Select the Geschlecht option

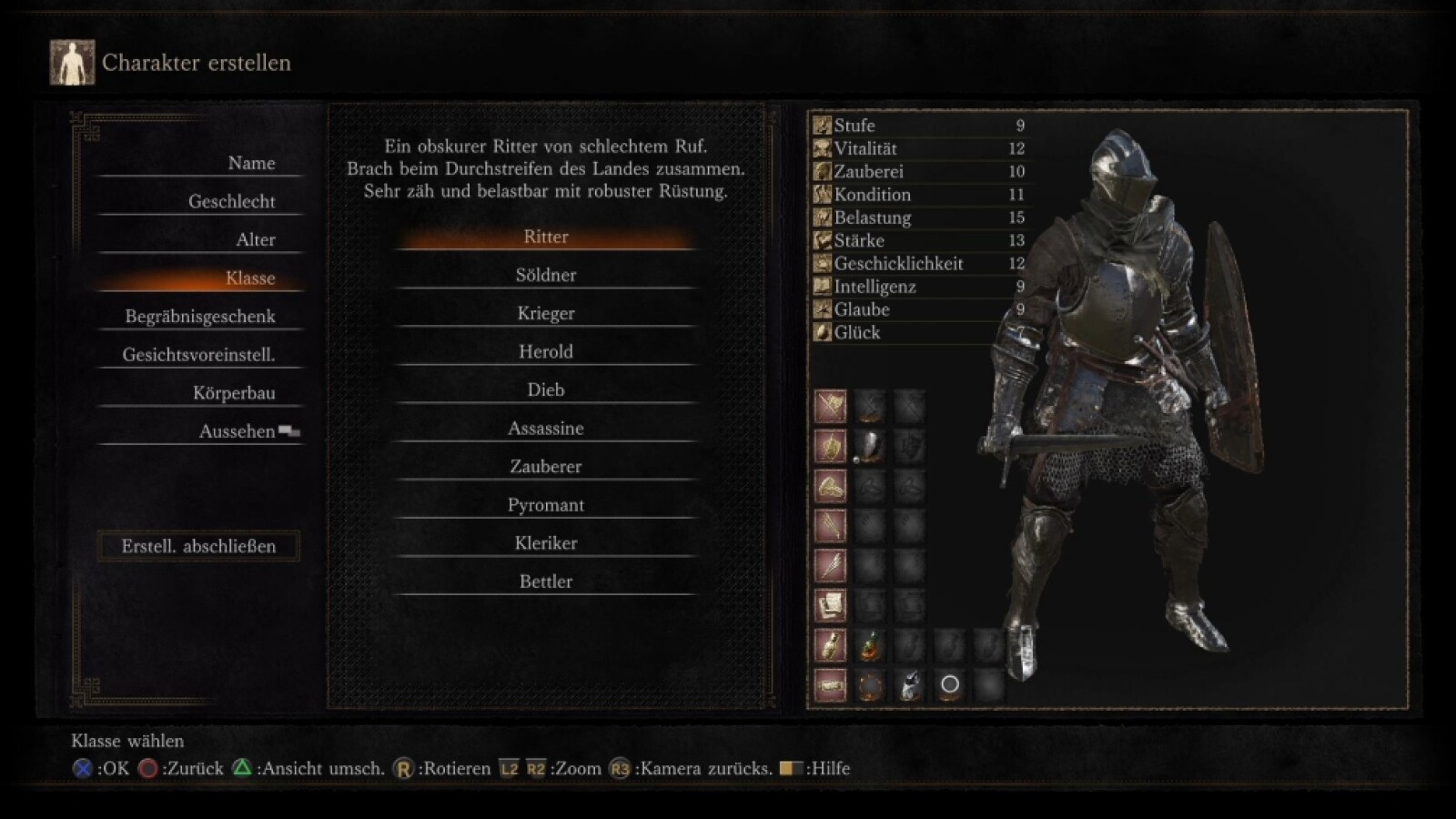pyautogui.click(x=231, y=201)
